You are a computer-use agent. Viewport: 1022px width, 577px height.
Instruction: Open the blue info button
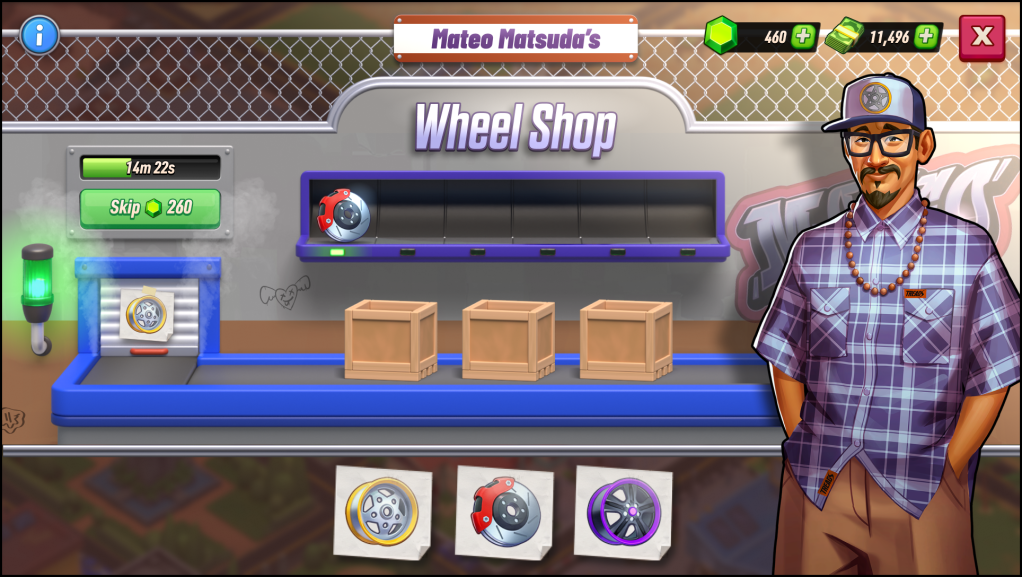pyautogui.click(x=40, y=35)
